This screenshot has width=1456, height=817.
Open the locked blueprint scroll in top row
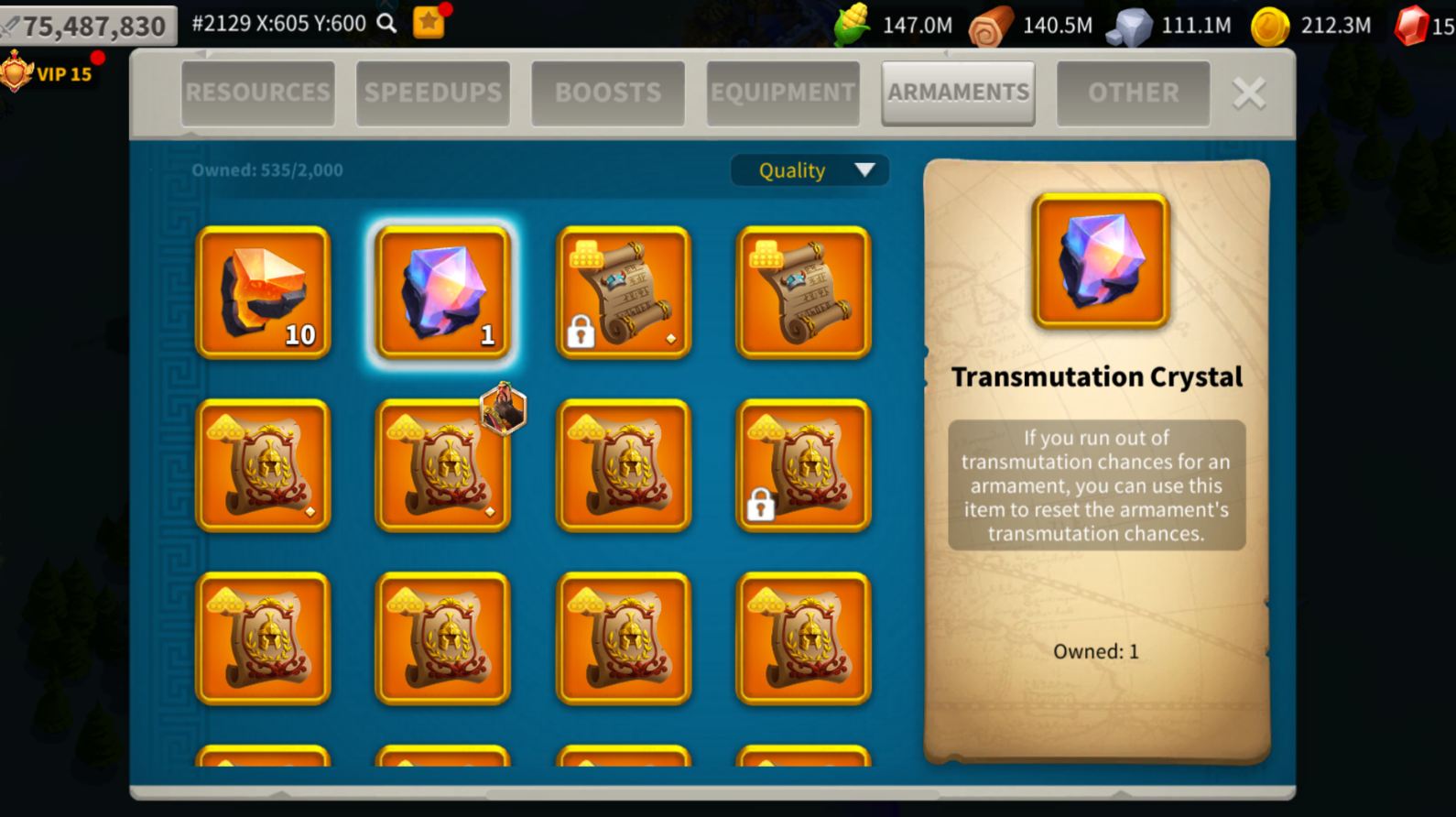[x=622, y=291]
